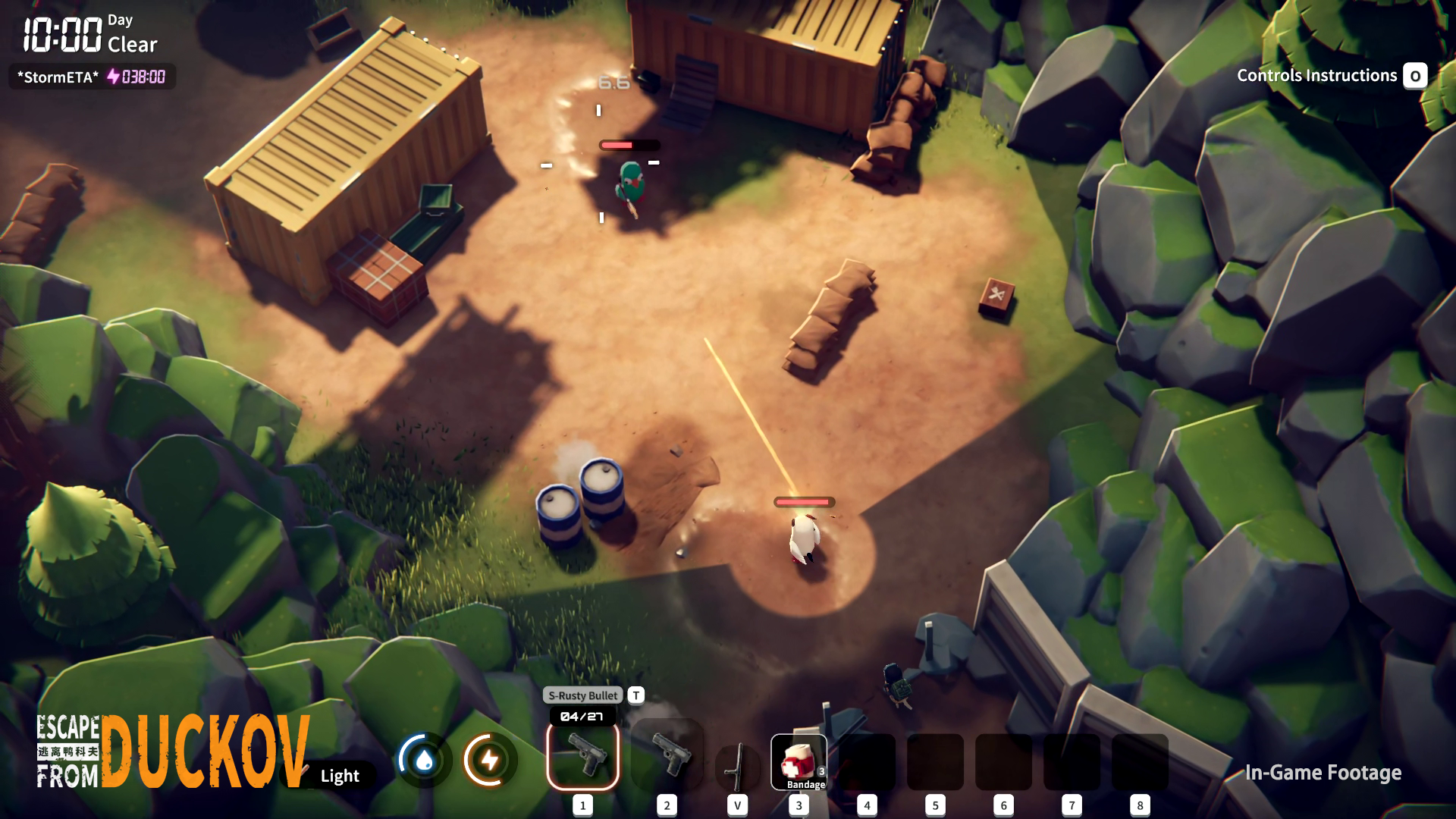Toggle the Light status indicator
This screenshot has width=1456, height=819.
(x=339, y=776)
